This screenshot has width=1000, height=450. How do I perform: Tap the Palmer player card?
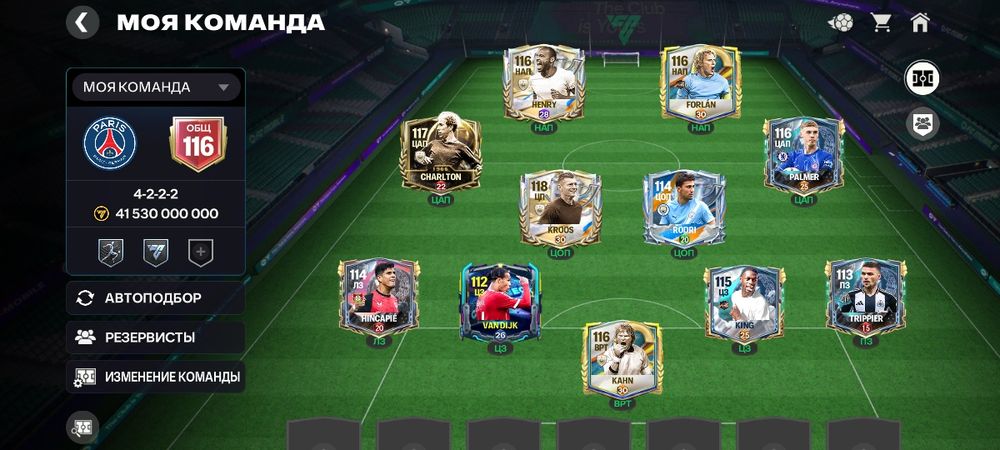click(x=803, y=155)
